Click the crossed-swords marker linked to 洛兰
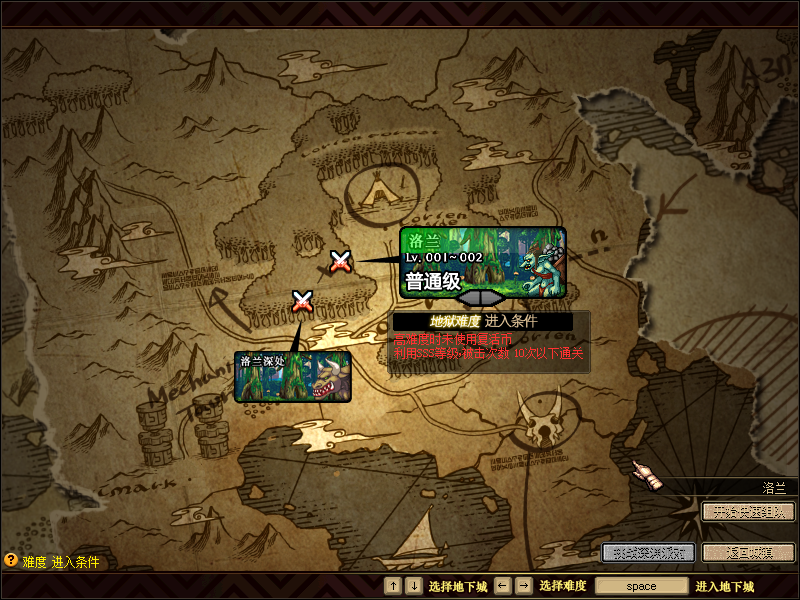800x600 pixels. coord(340,261)
